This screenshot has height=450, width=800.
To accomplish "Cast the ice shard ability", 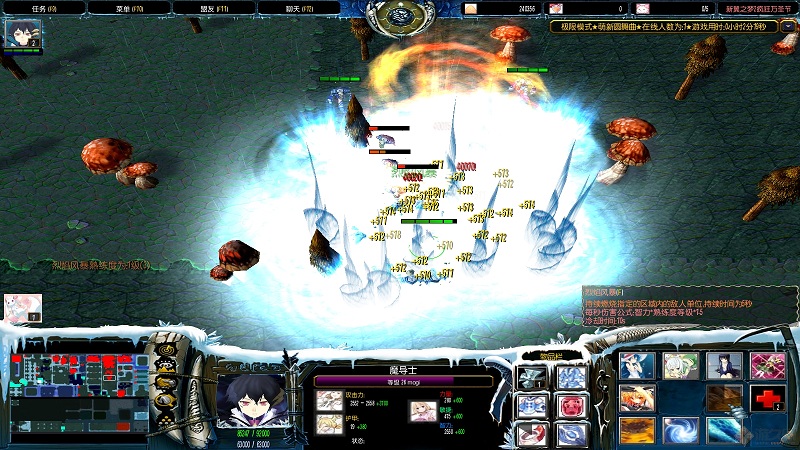I will point(724,431).
